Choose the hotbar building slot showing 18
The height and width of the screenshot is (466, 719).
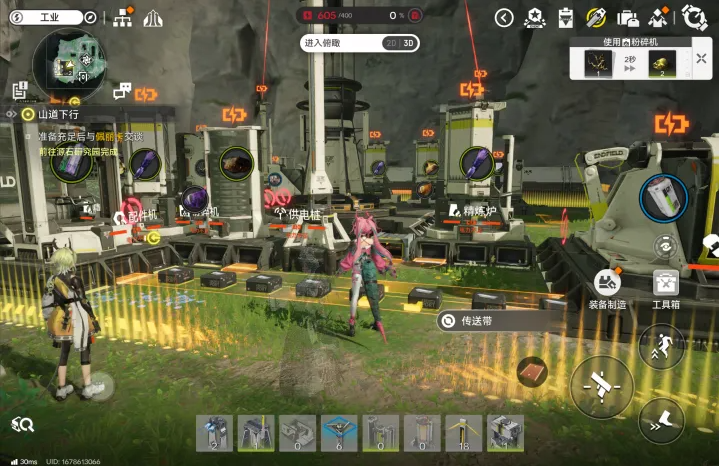coord(463,434)
